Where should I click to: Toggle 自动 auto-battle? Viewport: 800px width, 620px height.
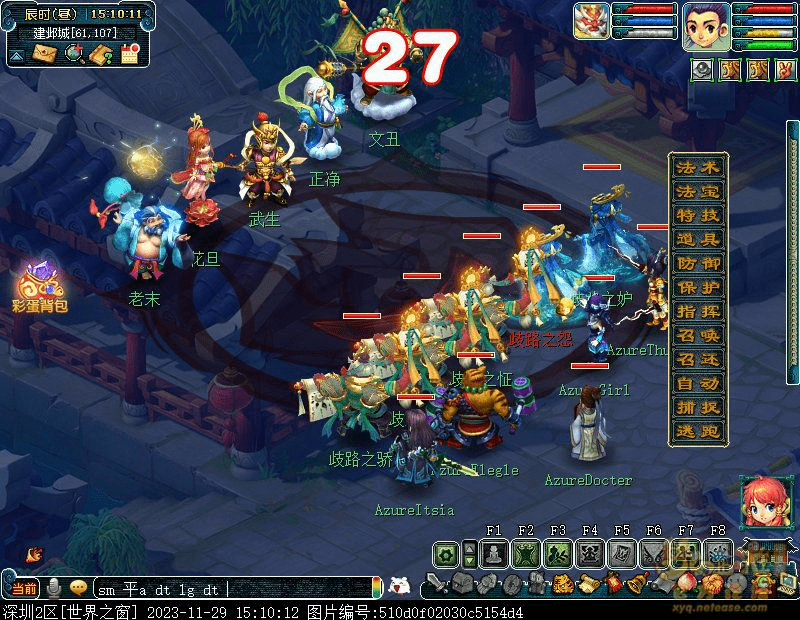point(697,383)
